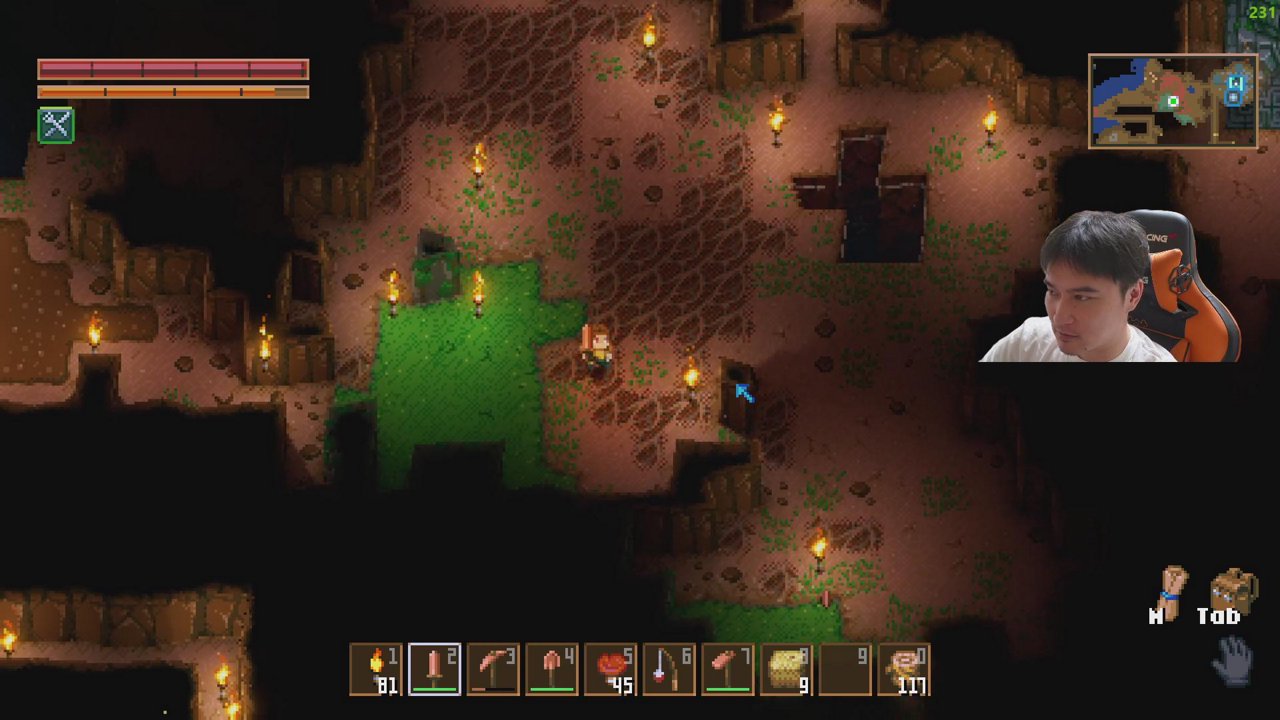1280x720 pixels.
Task: Select the yellow block stack of 9
Action: (787, 669)
